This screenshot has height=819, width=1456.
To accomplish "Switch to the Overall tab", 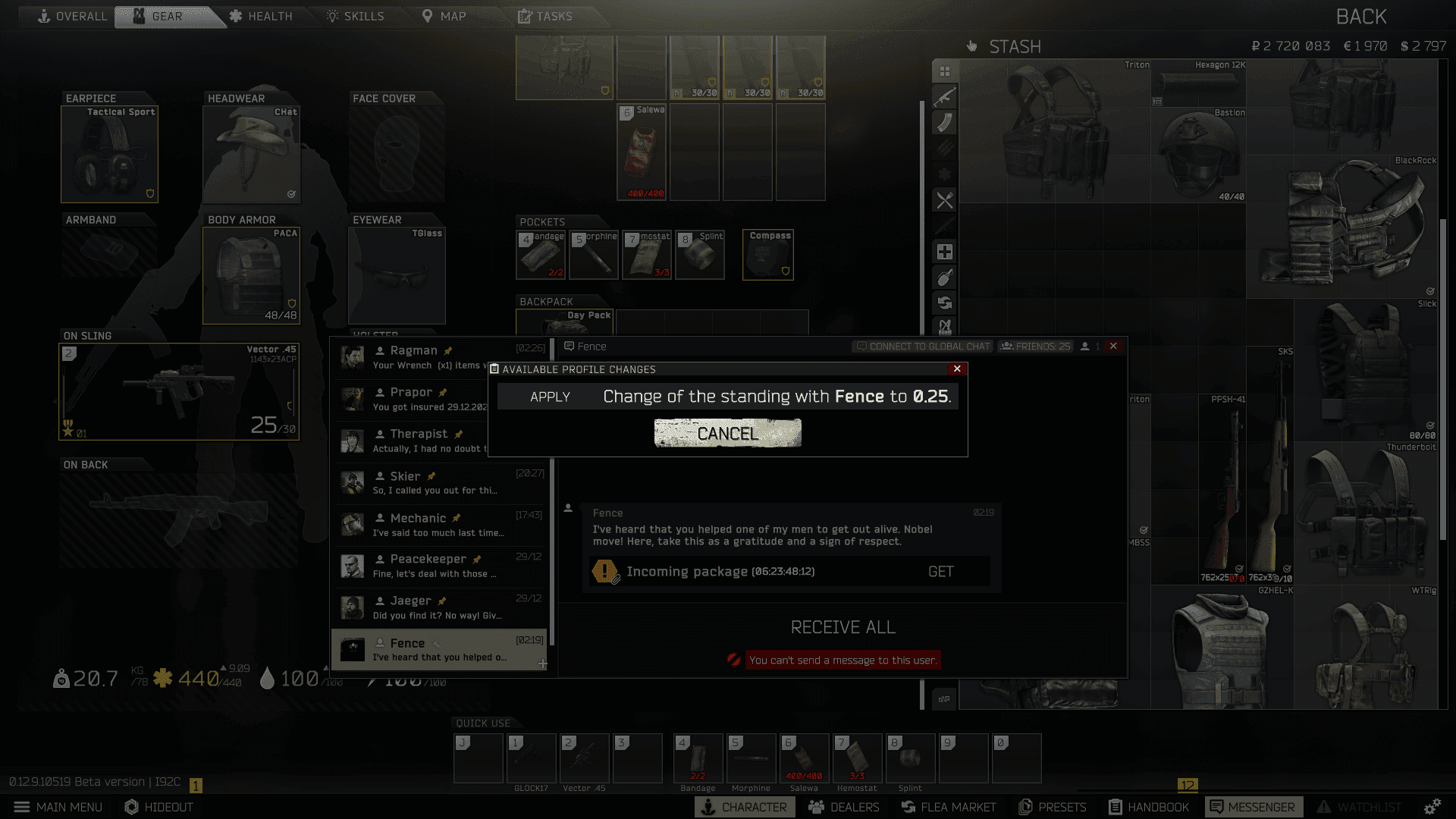I will [x=73, y=16].
